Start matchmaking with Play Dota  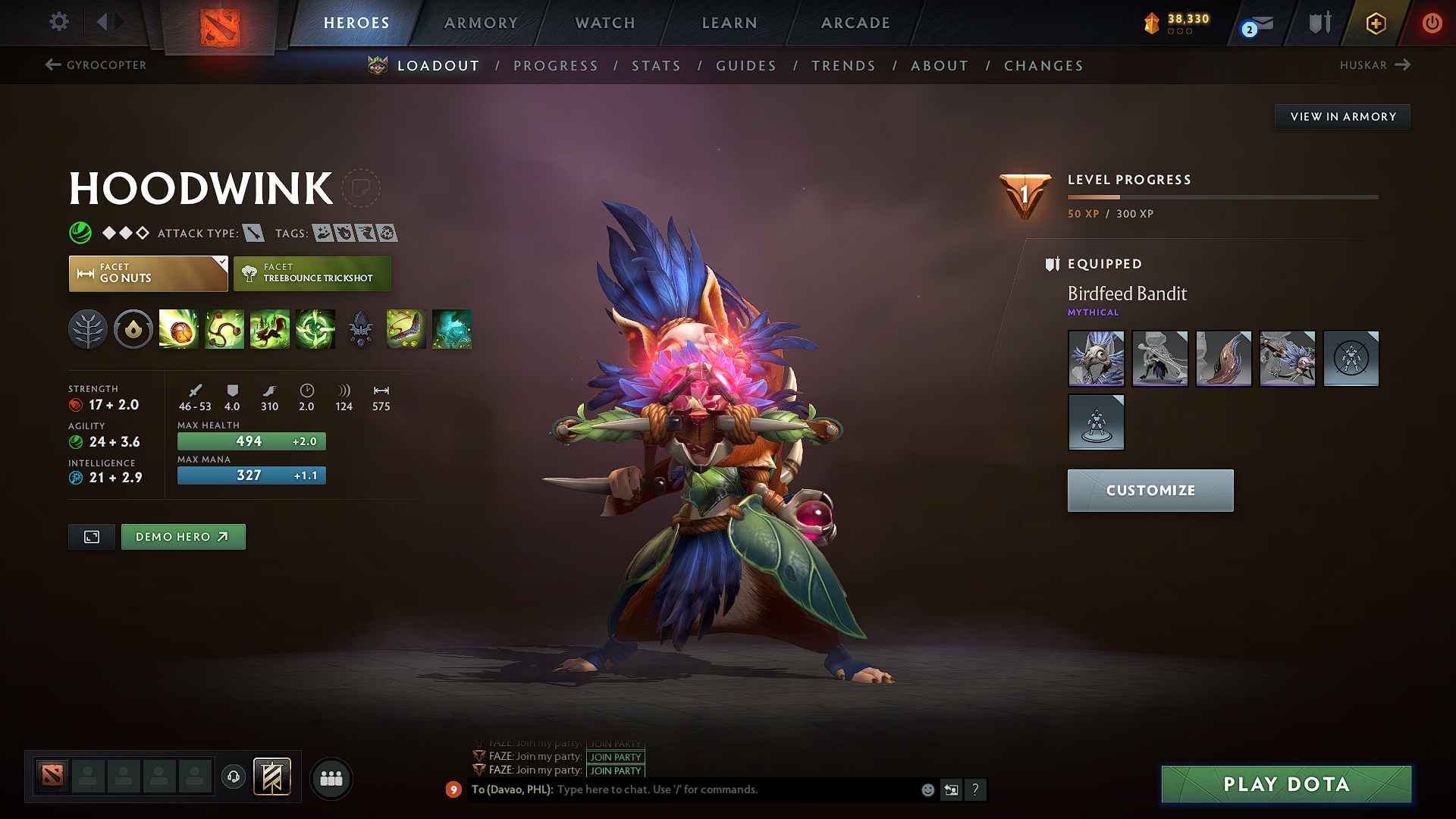click(1286, 784)
